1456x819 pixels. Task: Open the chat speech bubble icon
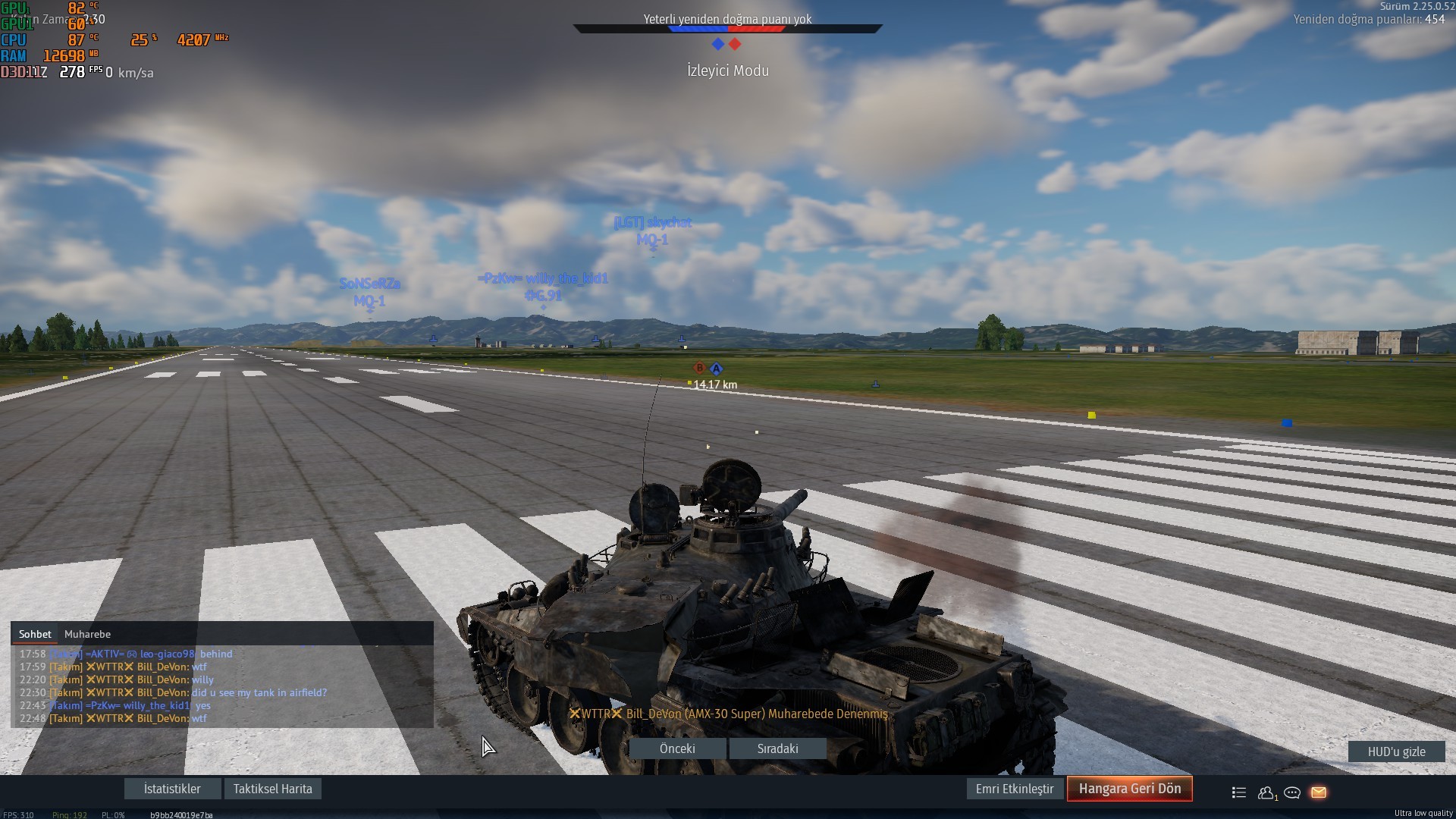click(x=1292, y=792)
